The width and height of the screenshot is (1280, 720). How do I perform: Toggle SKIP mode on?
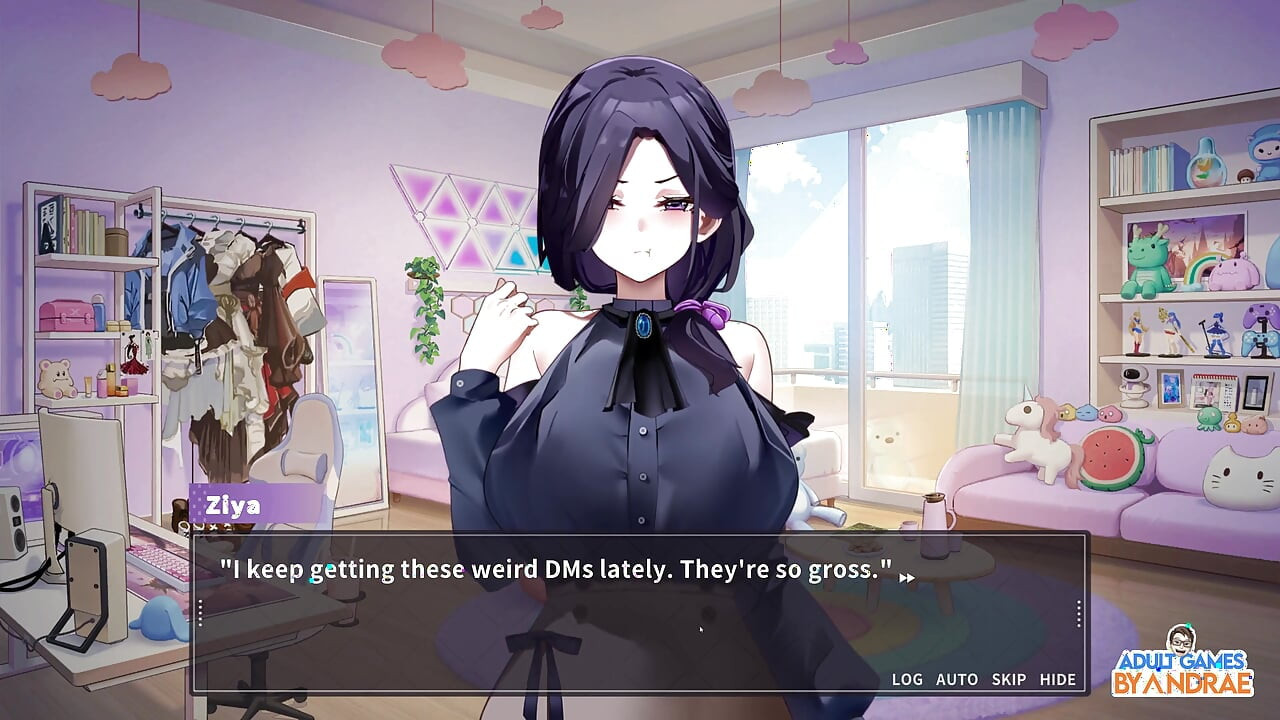pyautogui.click(x=1006, y=679)
